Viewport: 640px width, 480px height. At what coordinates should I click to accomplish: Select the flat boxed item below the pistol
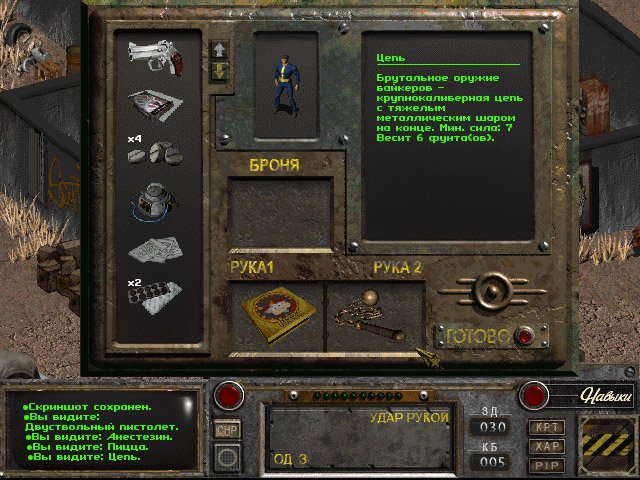pyautogui.click(x=155, y=104)
